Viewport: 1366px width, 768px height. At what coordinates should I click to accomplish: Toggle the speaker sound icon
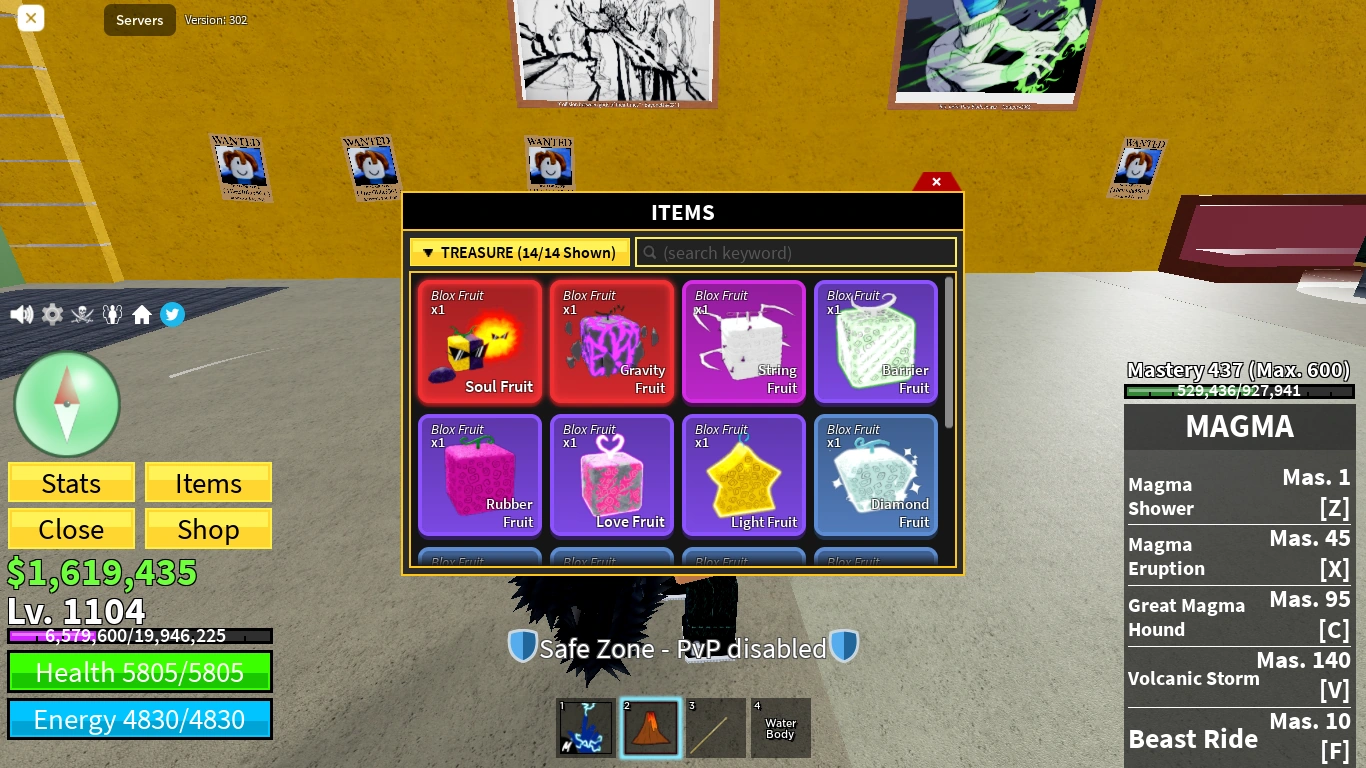click(x=21, y=314)
